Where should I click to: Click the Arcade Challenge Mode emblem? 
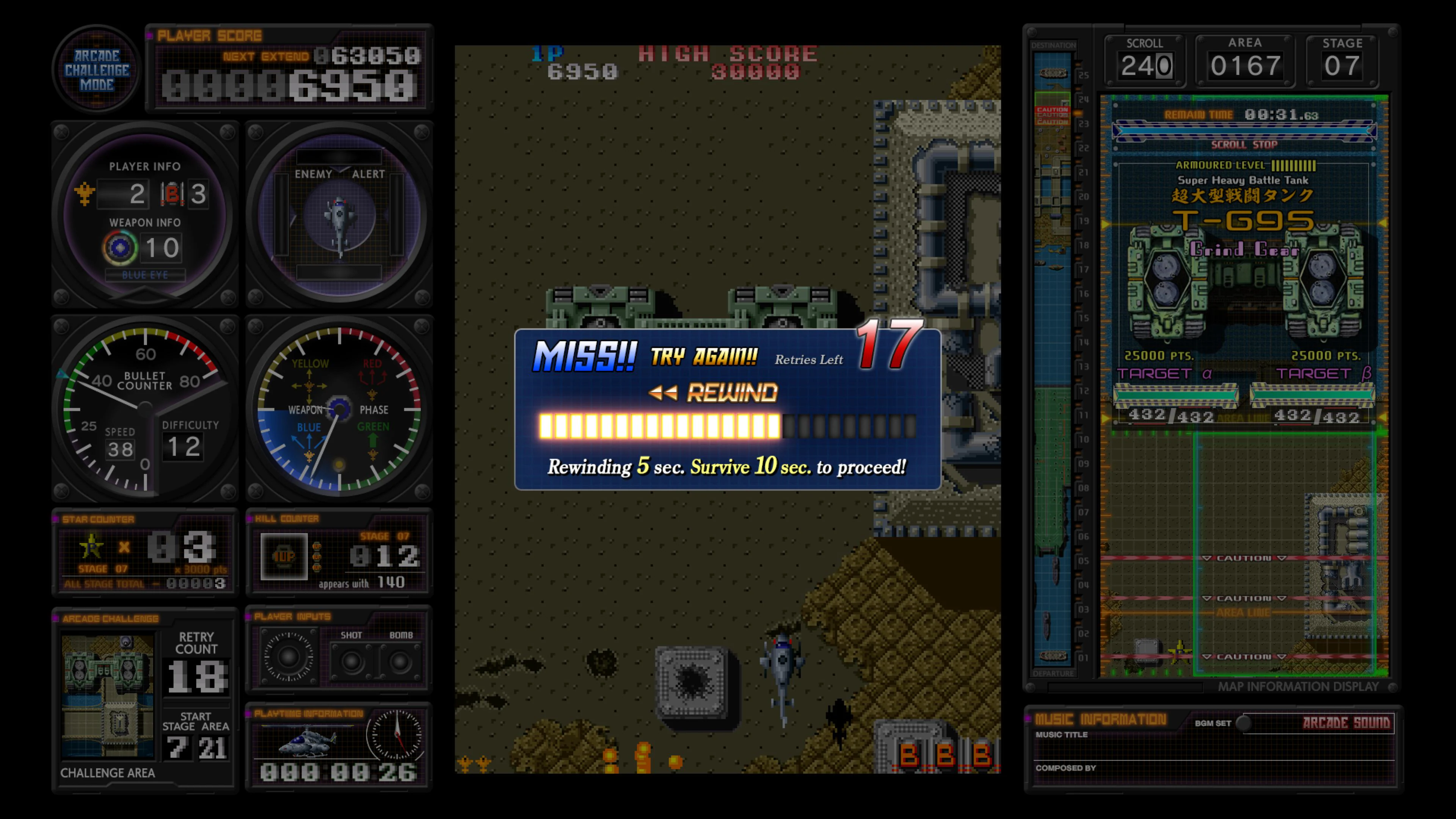[96, 69]
